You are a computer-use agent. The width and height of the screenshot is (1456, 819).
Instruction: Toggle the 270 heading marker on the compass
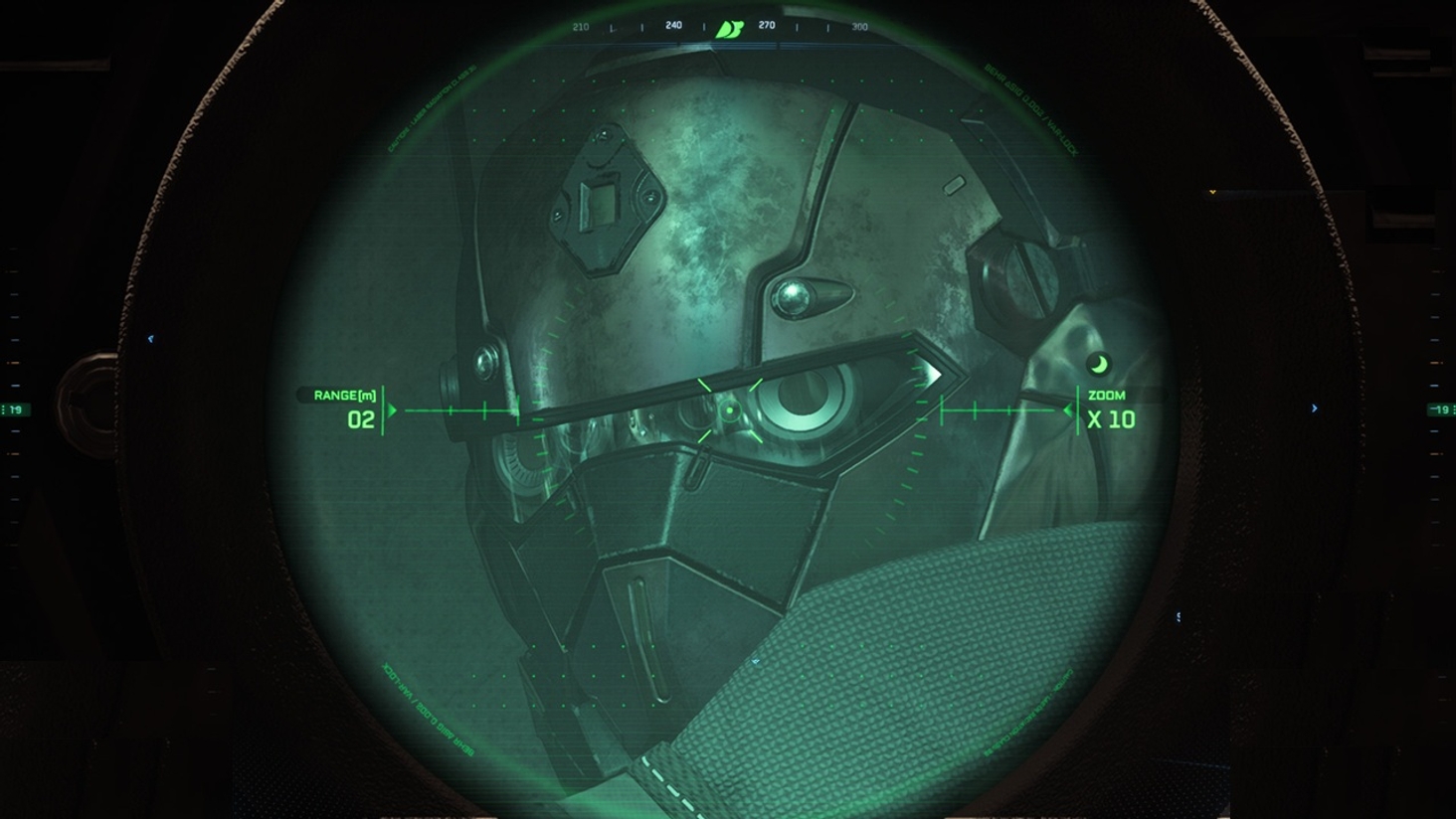766,28
